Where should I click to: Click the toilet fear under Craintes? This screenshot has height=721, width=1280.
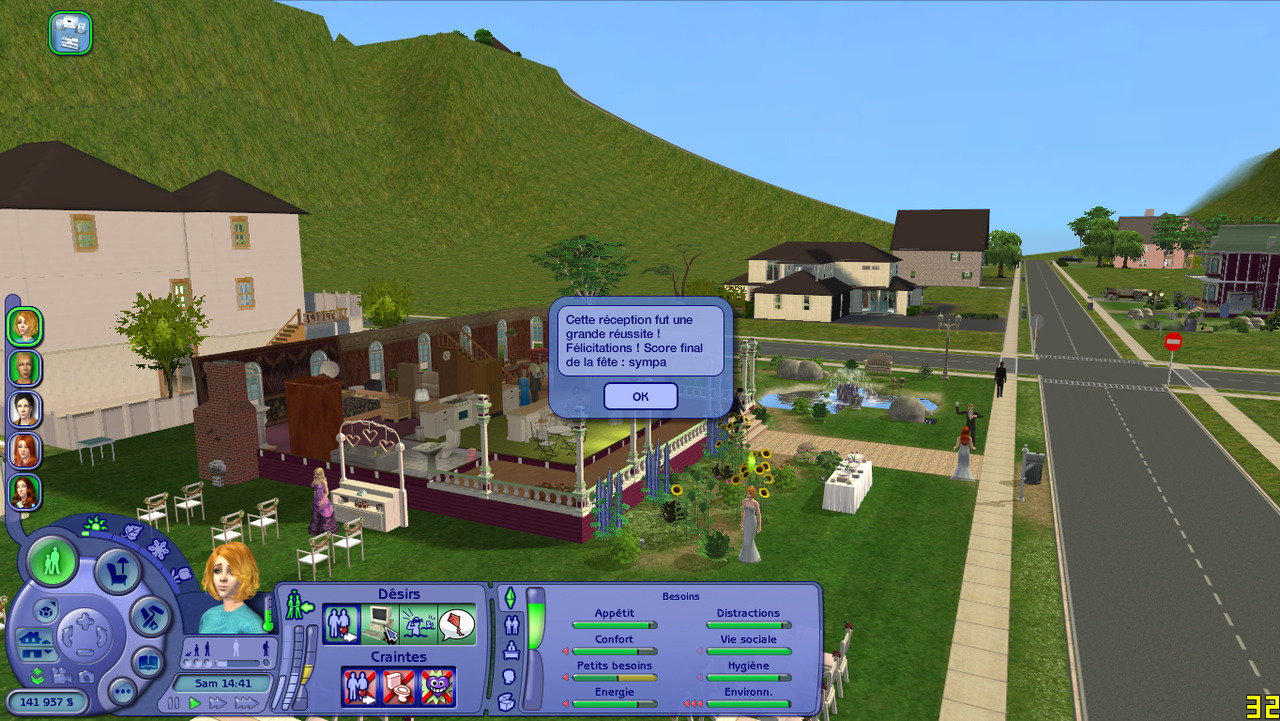tap(399, 687)
